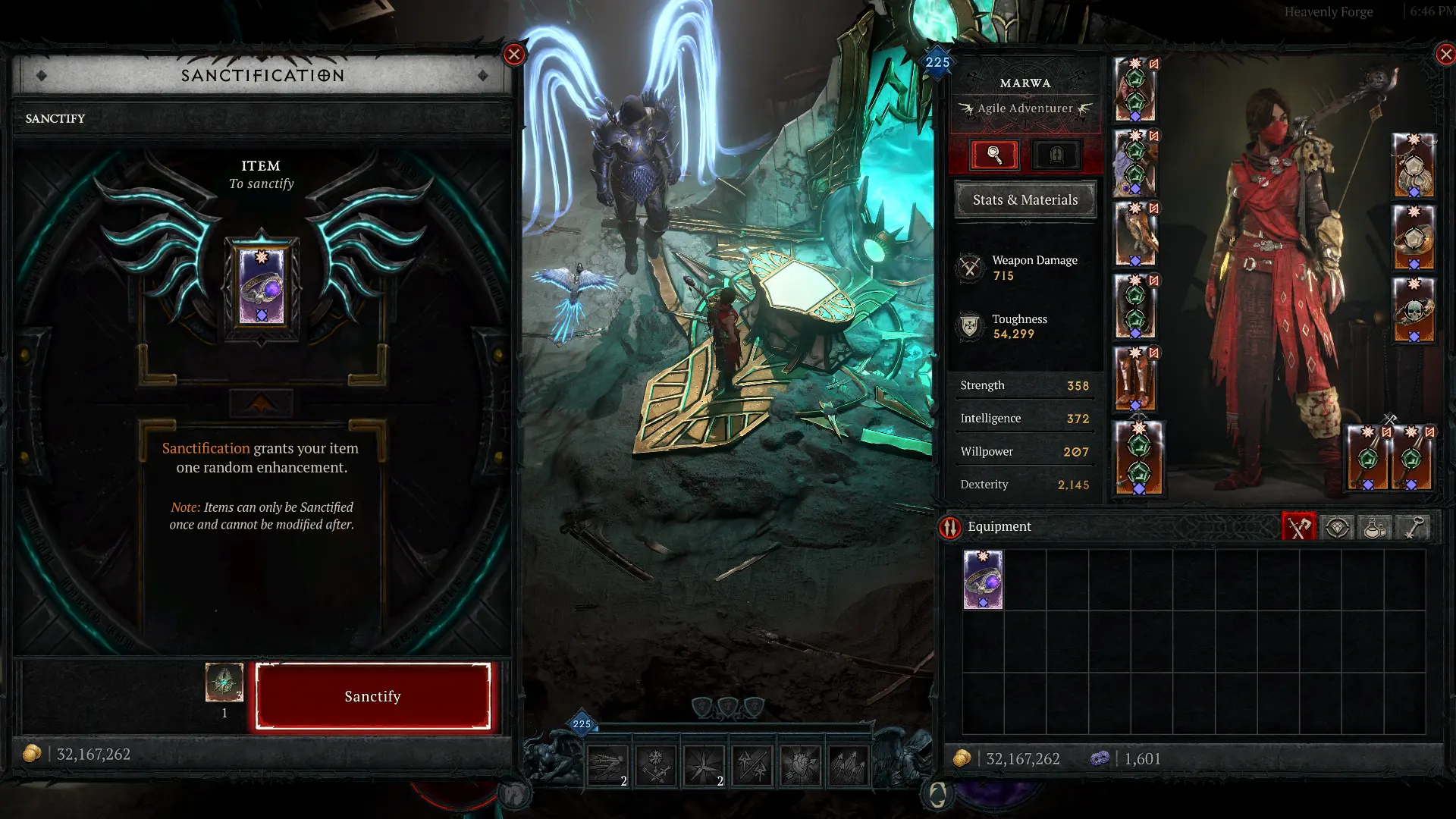Activate the snowflake imbuement skill

(x=656, y=764)
